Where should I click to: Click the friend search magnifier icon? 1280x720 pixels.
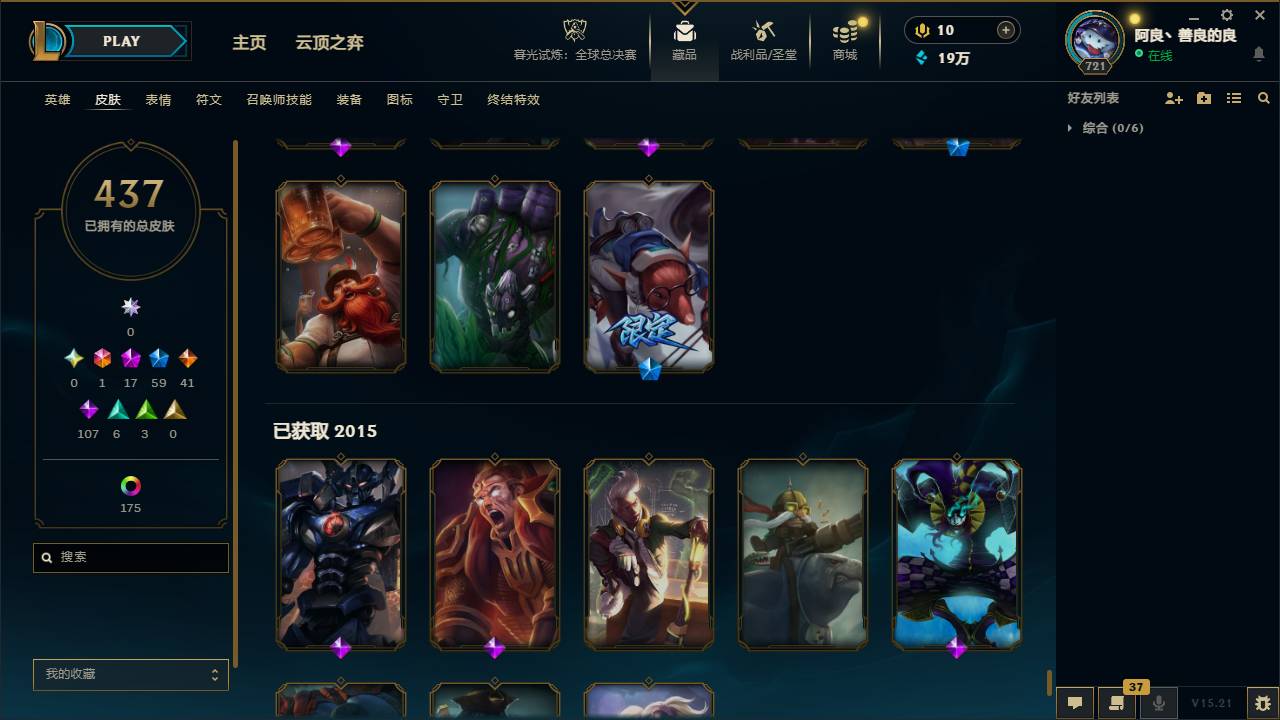click(1263, 98)
